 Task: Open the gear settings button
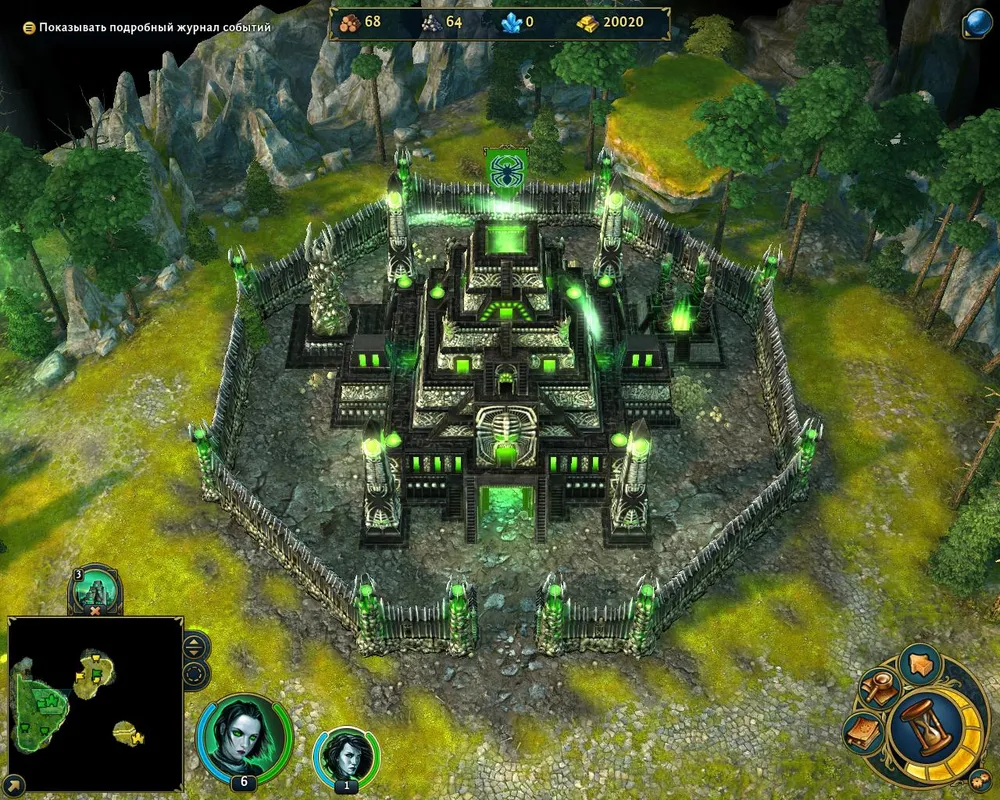click(x=978, y=781)
